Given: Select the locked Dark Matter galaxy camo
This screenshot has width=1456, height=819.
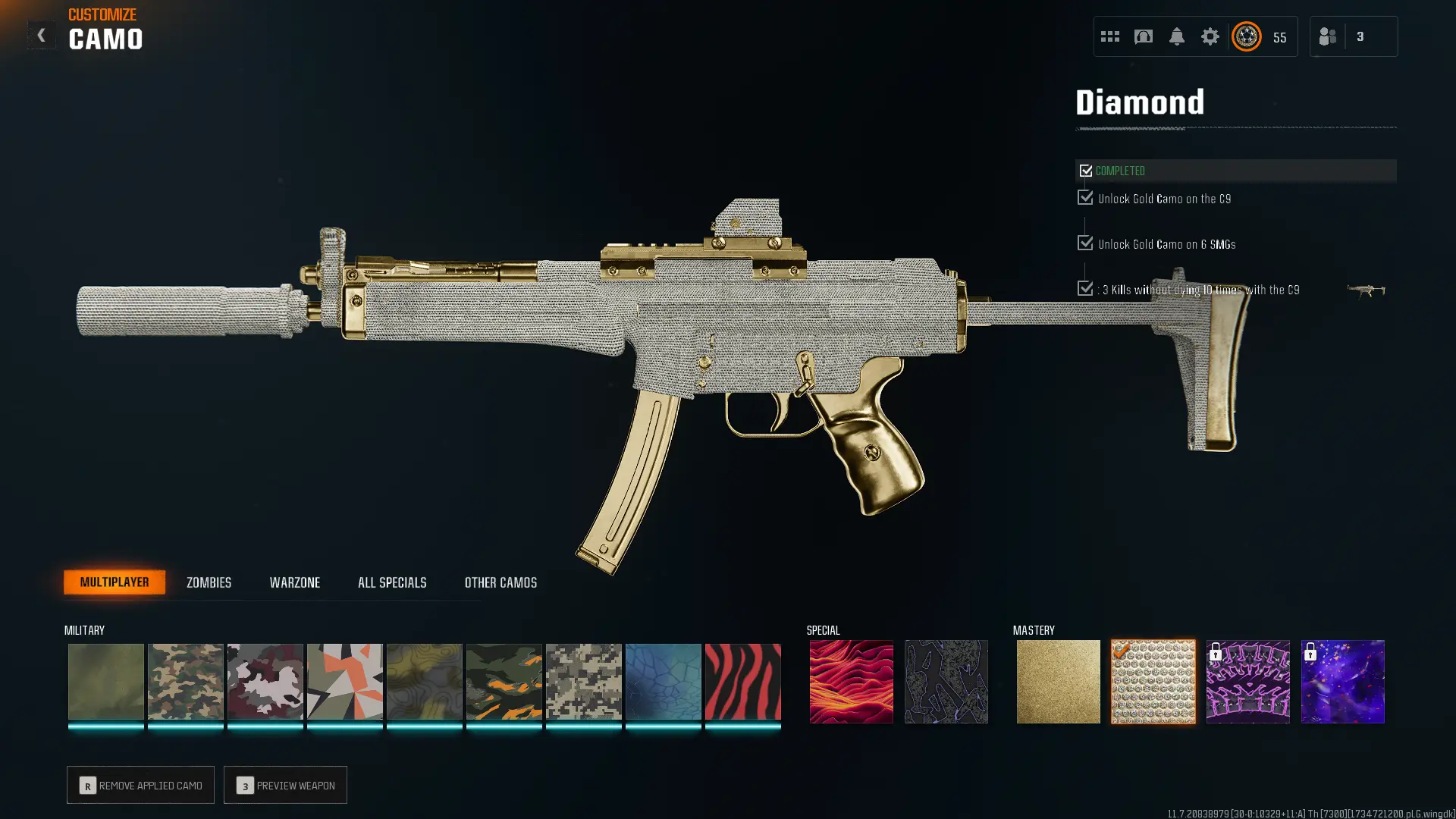Looking at the screenshot, I should (1342, 681).
